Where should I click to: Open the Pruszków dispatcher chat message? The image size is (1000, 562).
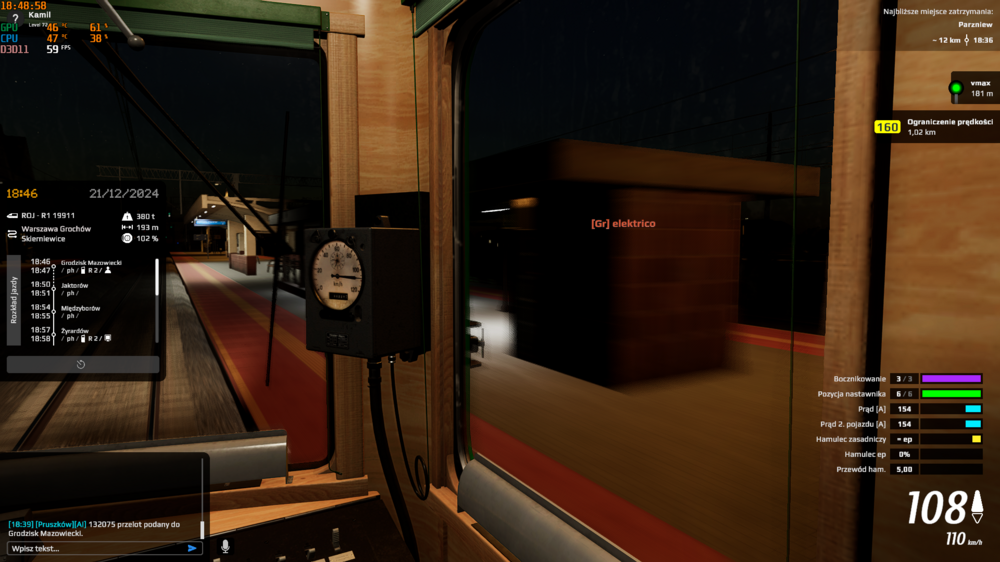click(x=100, y=528)
